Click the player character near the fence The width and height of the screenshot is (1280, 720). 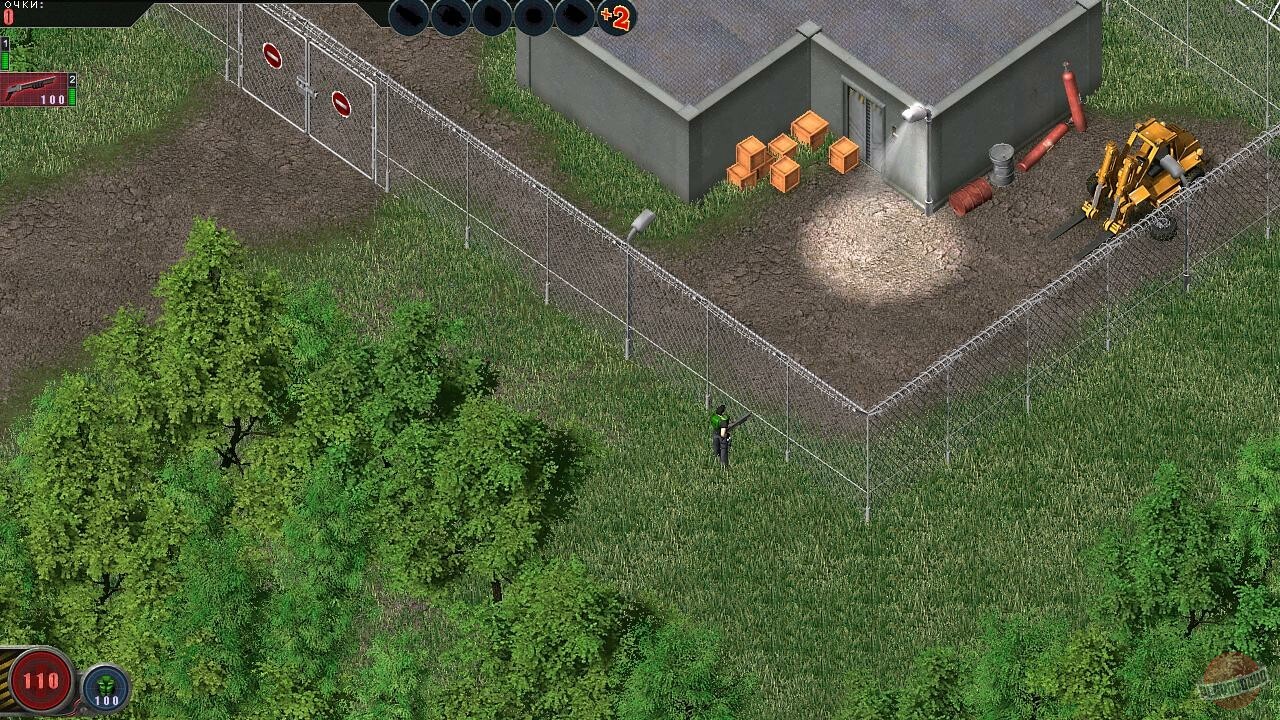point(721,435)
